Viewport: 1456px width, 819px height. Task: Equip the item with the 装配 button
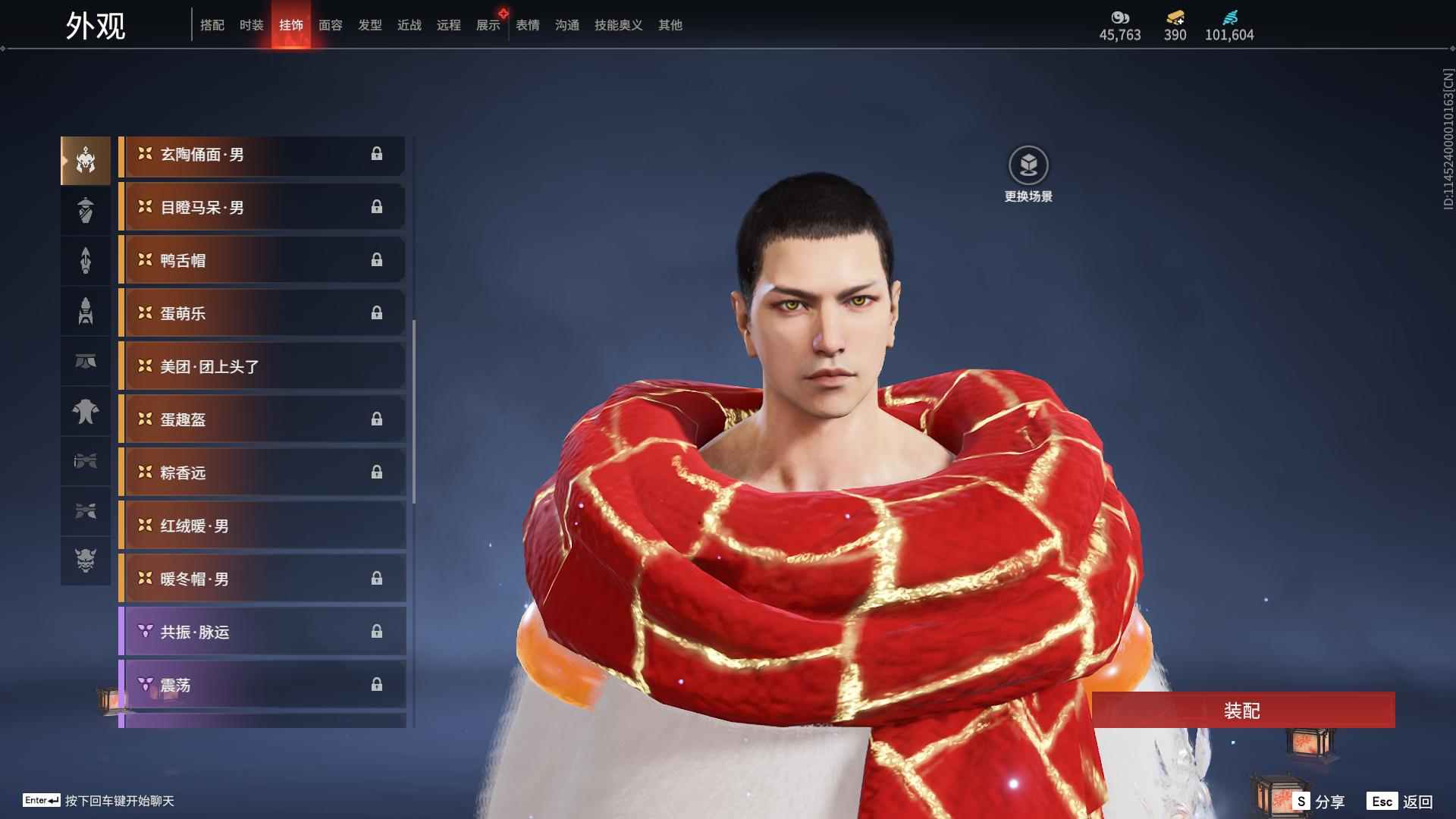click(x=1242, y=710)
